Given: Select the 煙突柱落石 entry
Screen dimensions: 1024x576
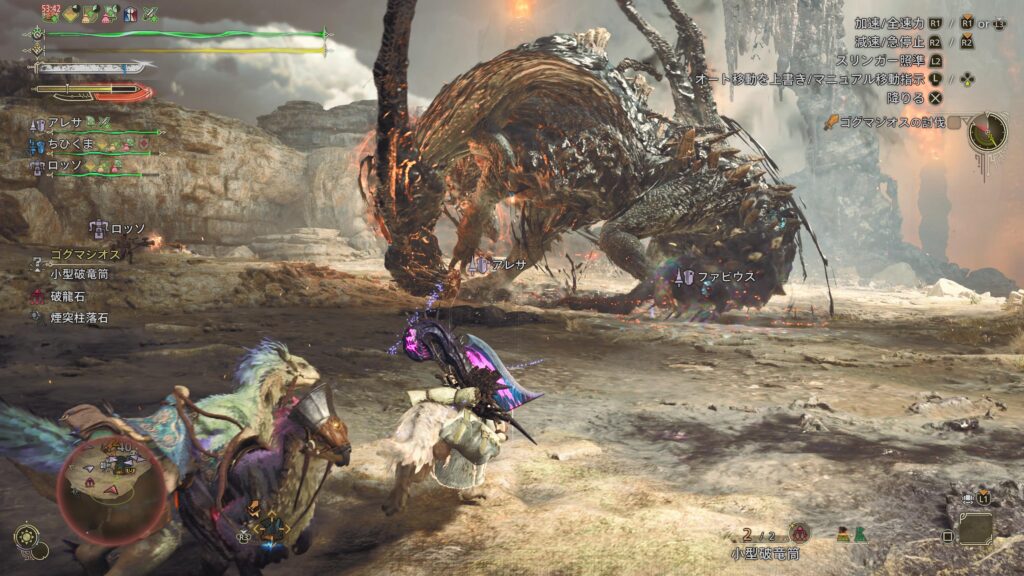Looking at the screenshot, I should point(72,318).
